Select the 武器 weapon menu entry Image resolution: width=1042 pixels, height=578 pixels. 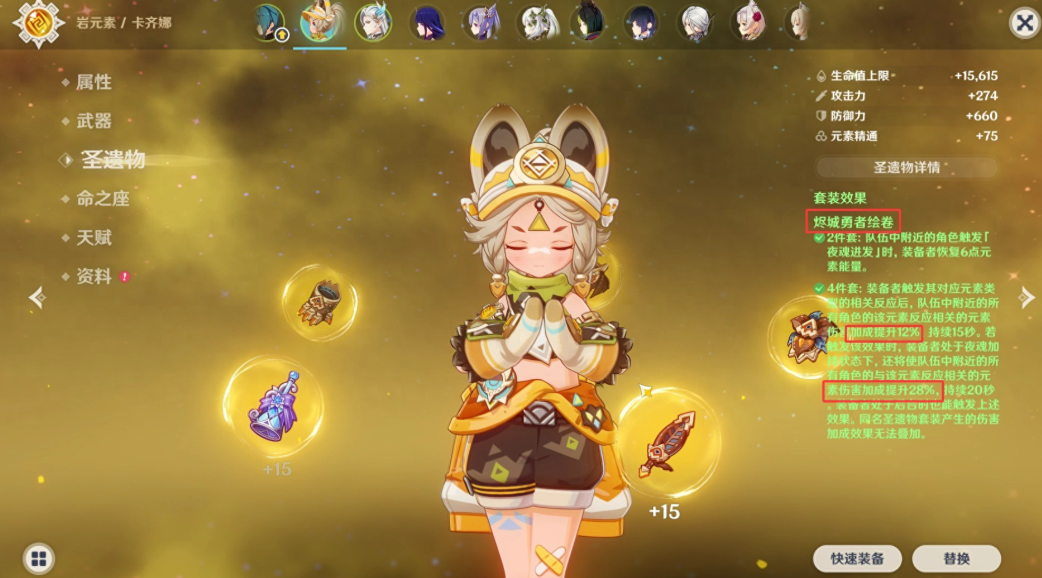click(x=93, y=121)
